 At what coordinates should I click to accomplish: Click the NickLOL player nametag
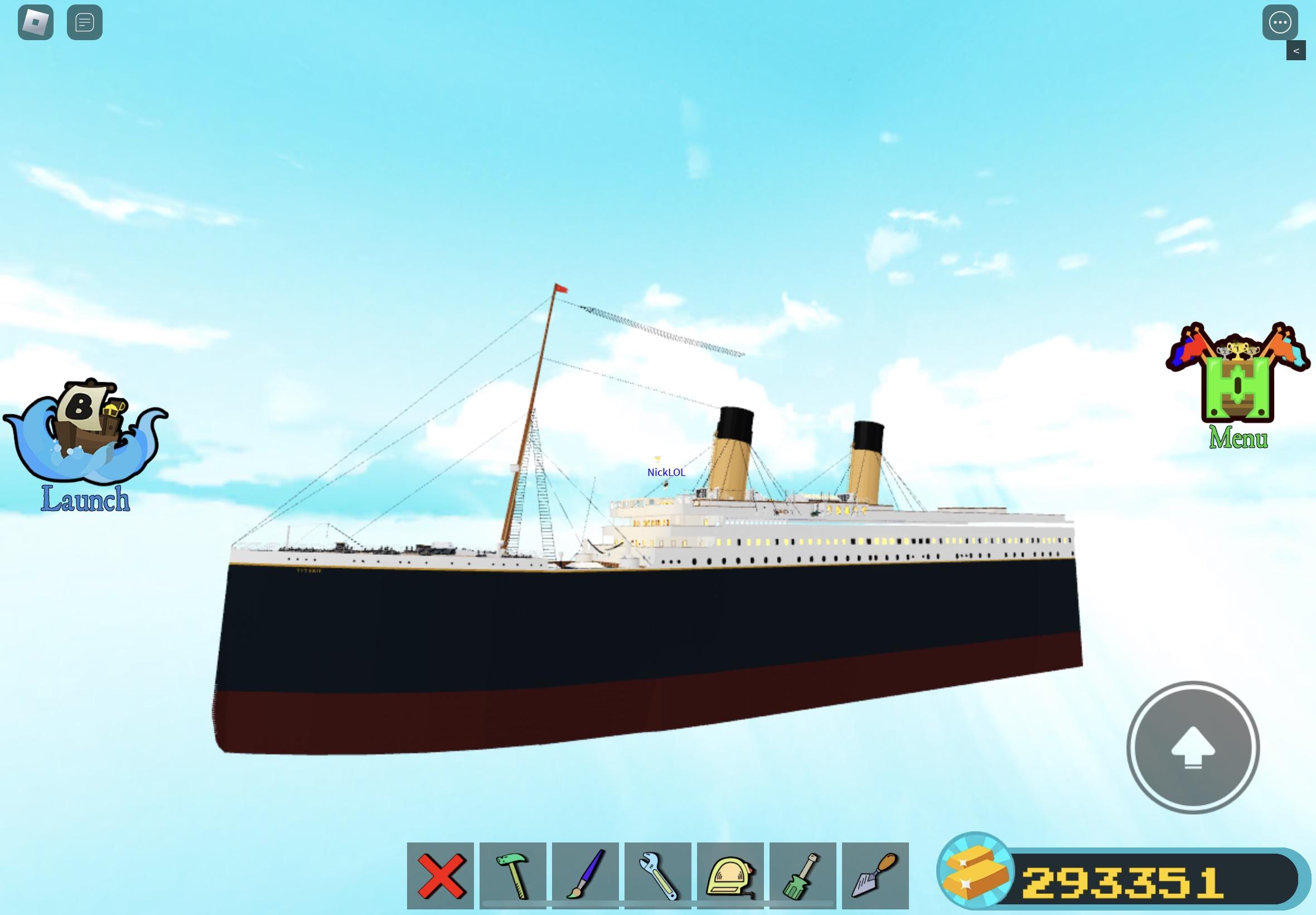pos(667,473)
